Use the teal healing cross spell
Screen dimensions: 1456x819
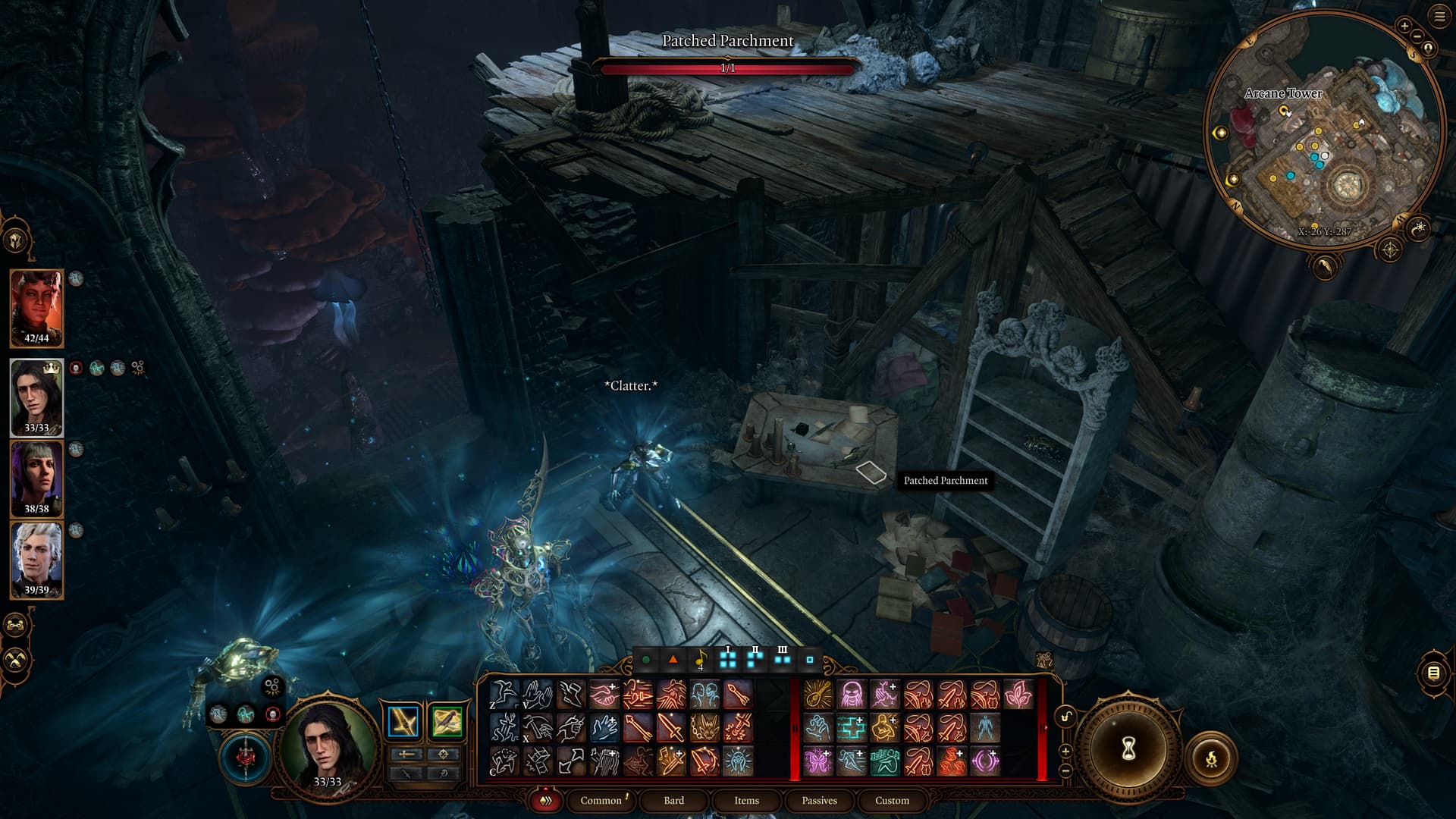tap(851, 728)
